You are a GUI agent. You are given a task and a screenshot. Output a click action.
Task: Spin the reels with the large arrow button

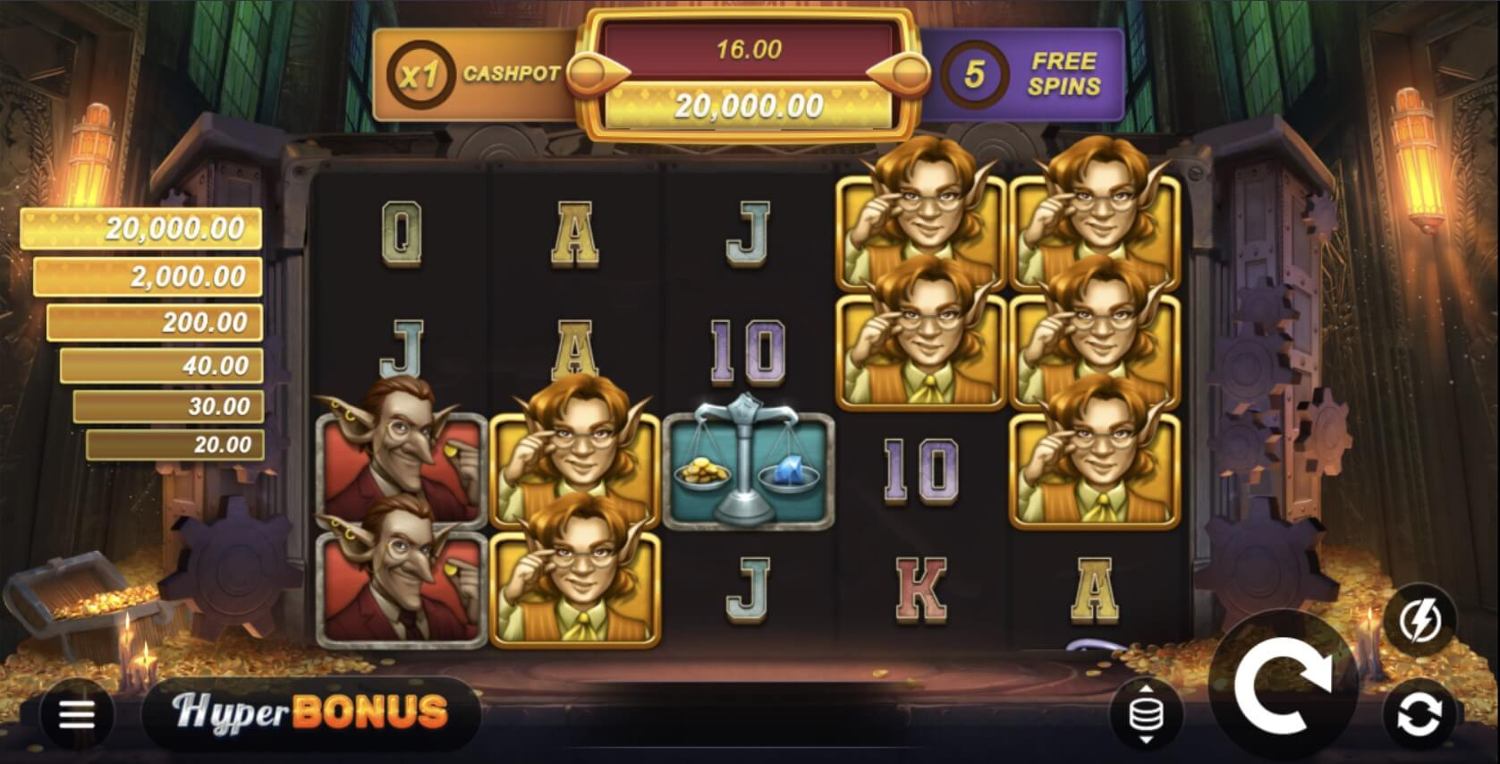(x=1282, y=684)
